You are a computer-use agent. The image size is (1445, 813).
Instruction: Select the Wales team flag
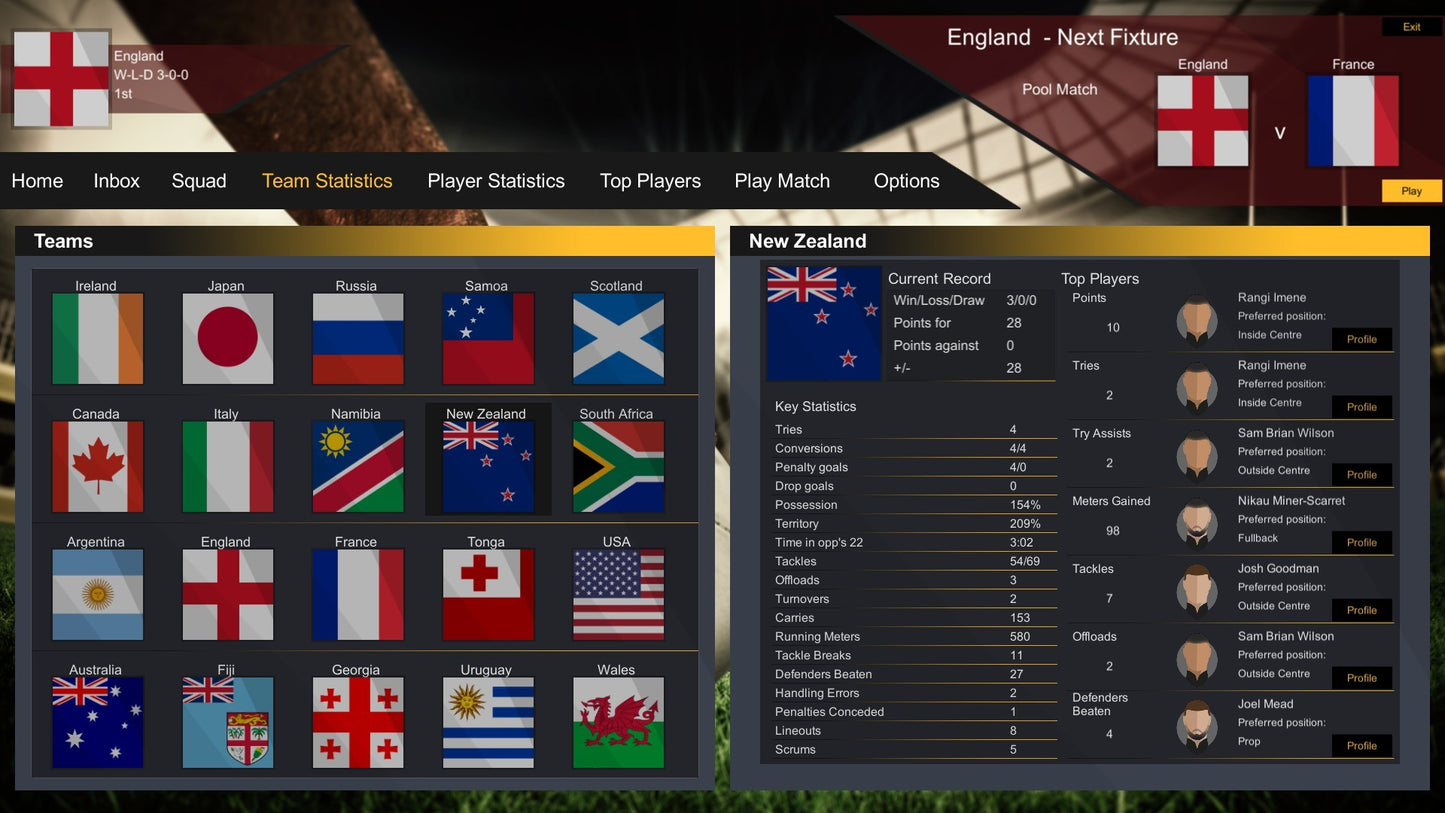coord(617,722)
